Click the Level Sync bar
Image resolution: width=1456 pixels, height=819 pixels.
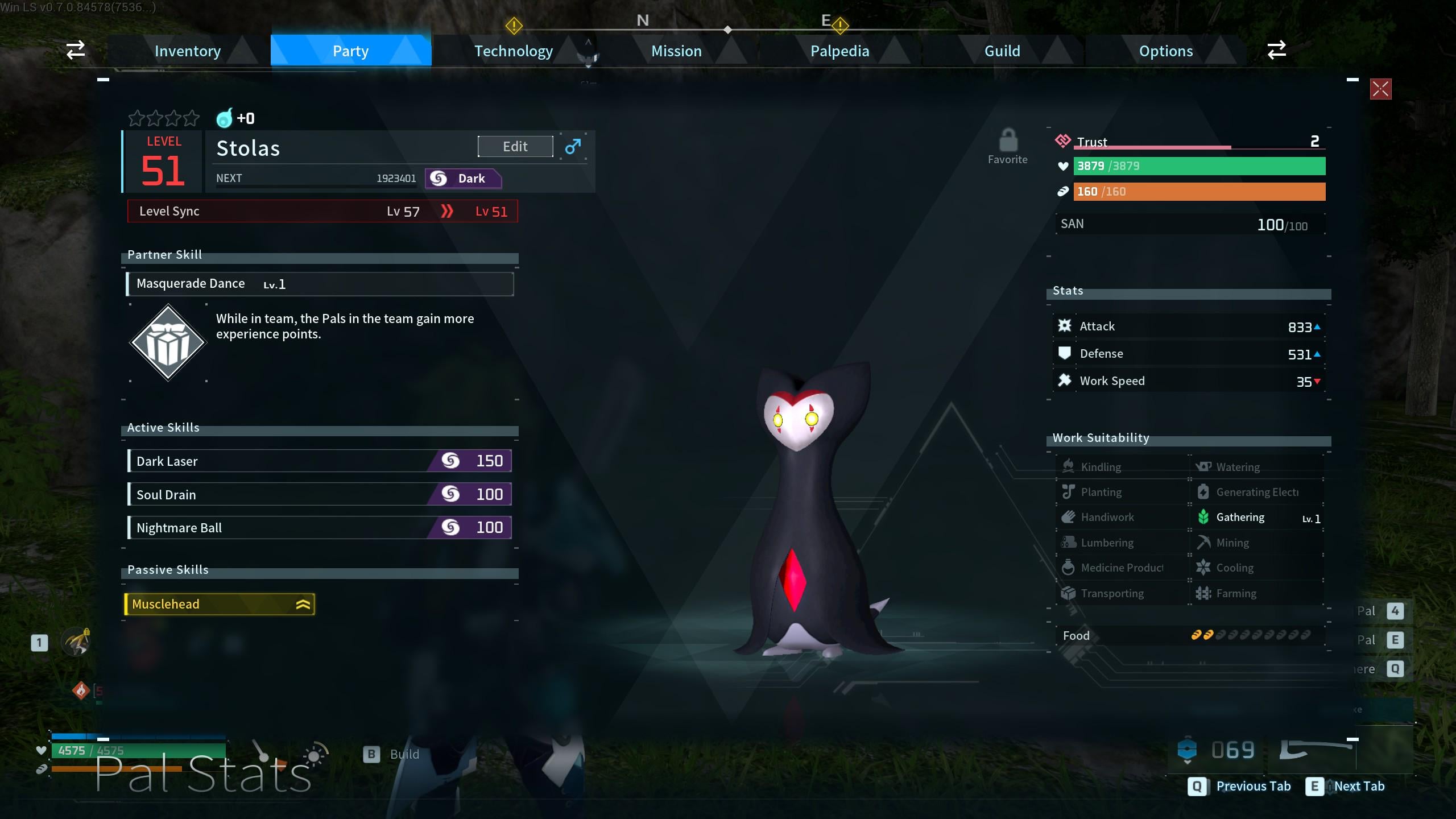pyautogui.click(x=322, y=212)
